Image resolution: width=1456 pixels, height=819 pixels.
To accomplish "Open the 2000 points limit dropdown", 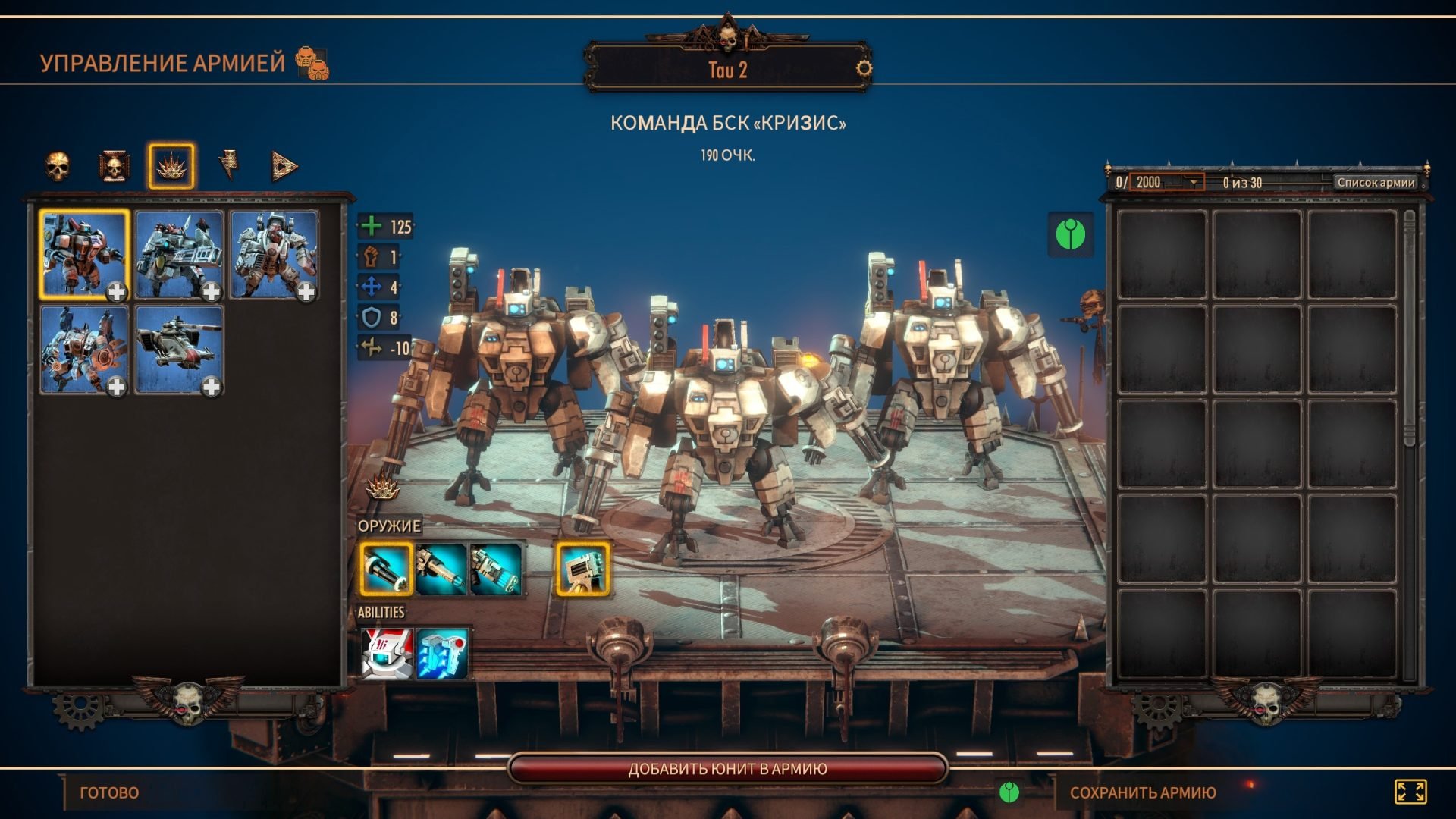I will coord(1193,182).
